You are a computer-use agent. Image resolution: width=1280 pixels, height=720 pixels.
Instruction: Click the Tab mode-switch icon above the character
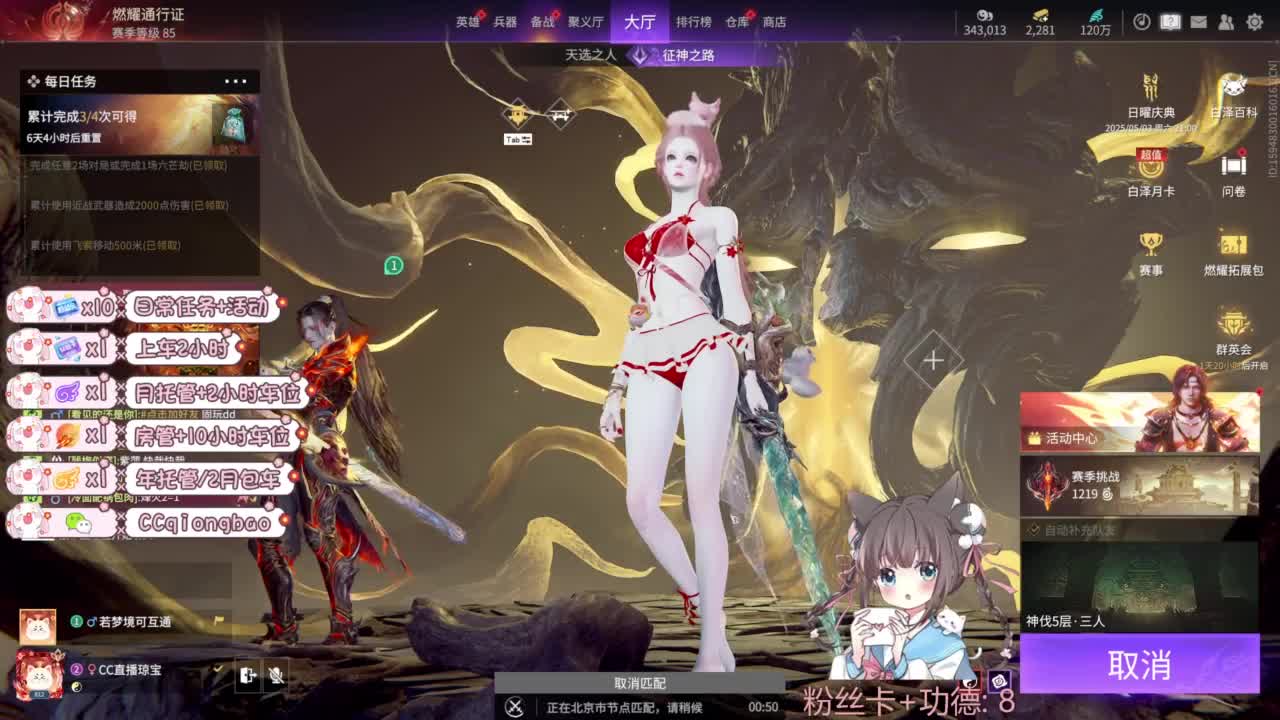coord(519,138)
